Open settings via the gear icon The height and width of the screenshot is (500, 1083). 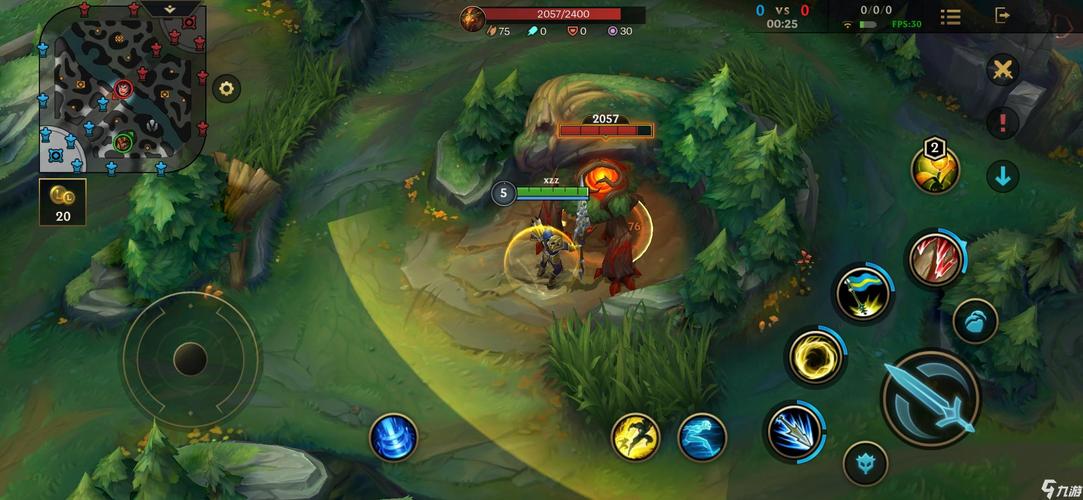click(x=227, y=88)
